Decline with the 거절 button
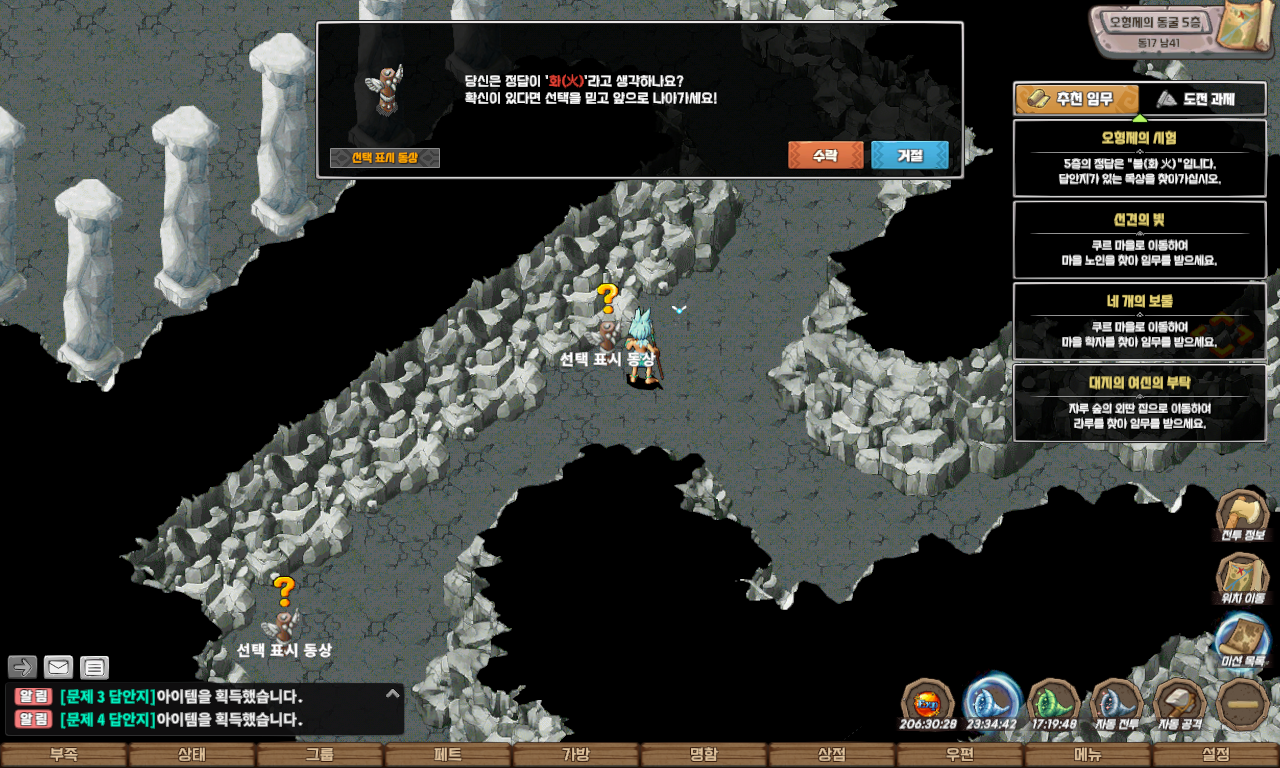Viewport: 1280px width, 768px height. [909, 155]
